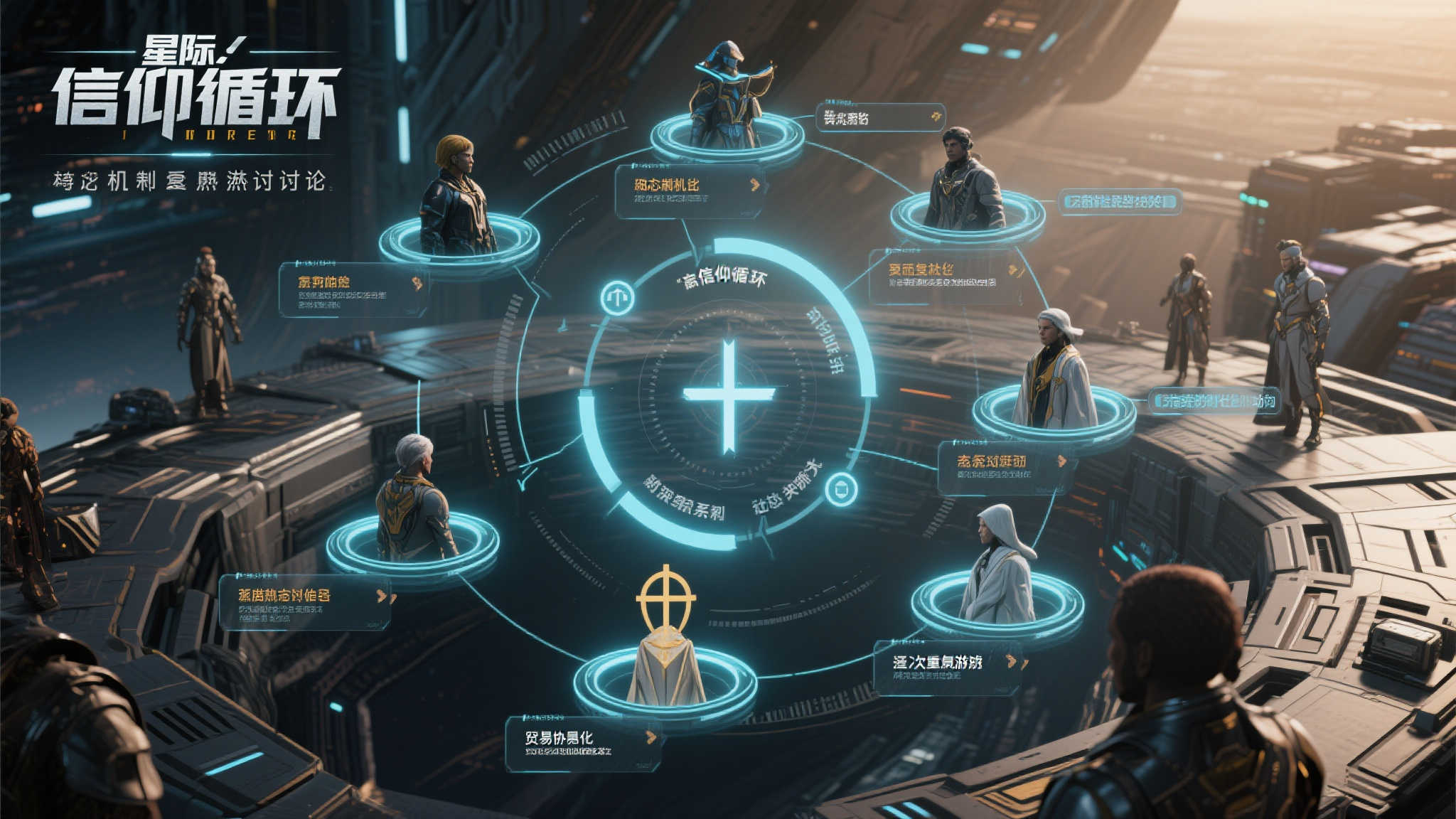This screenshot has height=819, width=1456.
Task: Select the blonde-haired character node
Action: pos(456,200)
